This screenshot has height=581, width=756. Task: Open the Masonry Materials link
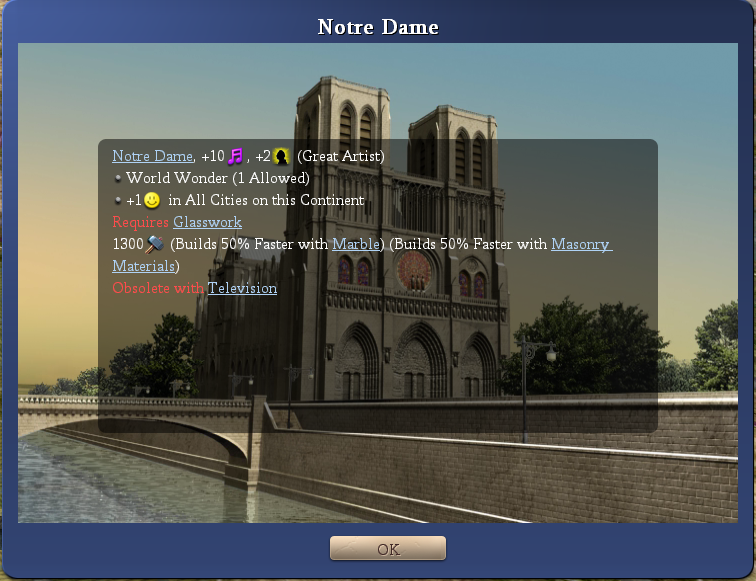click(580, 244)
